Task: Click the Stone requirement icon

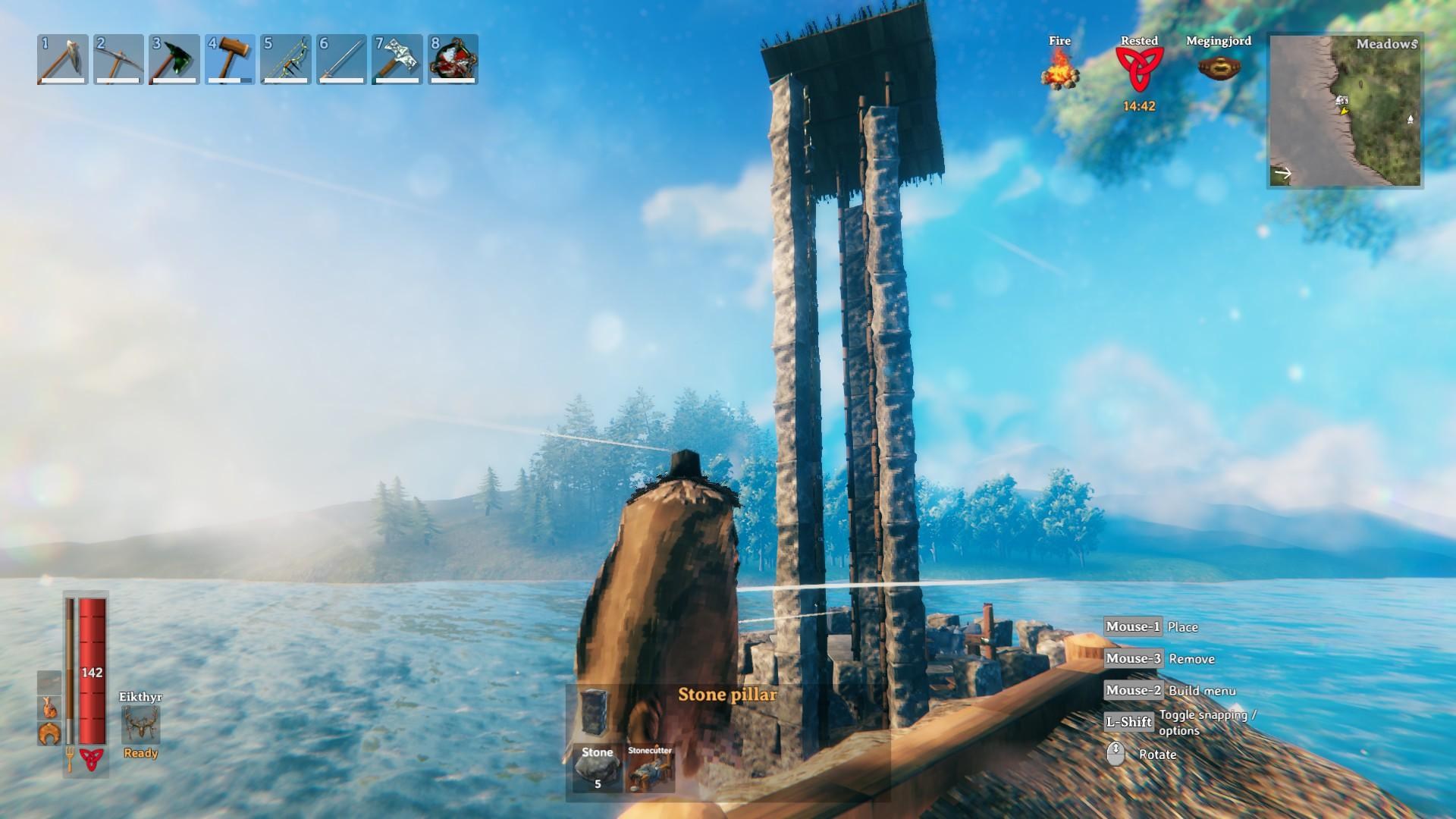Action: click(x=597, y=768)
